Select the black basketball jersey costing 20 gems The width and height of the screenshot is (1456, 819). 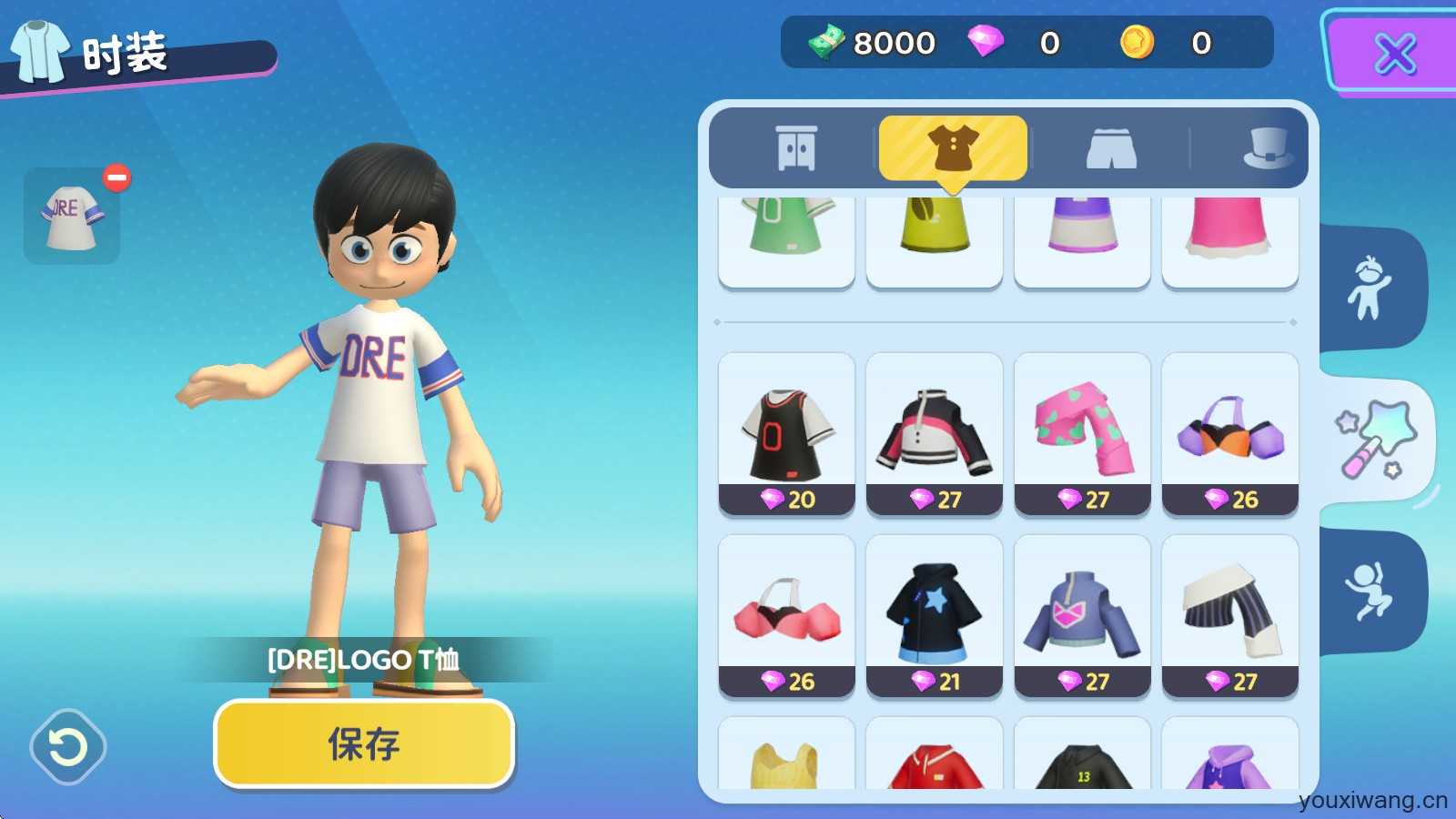point(786,434)
